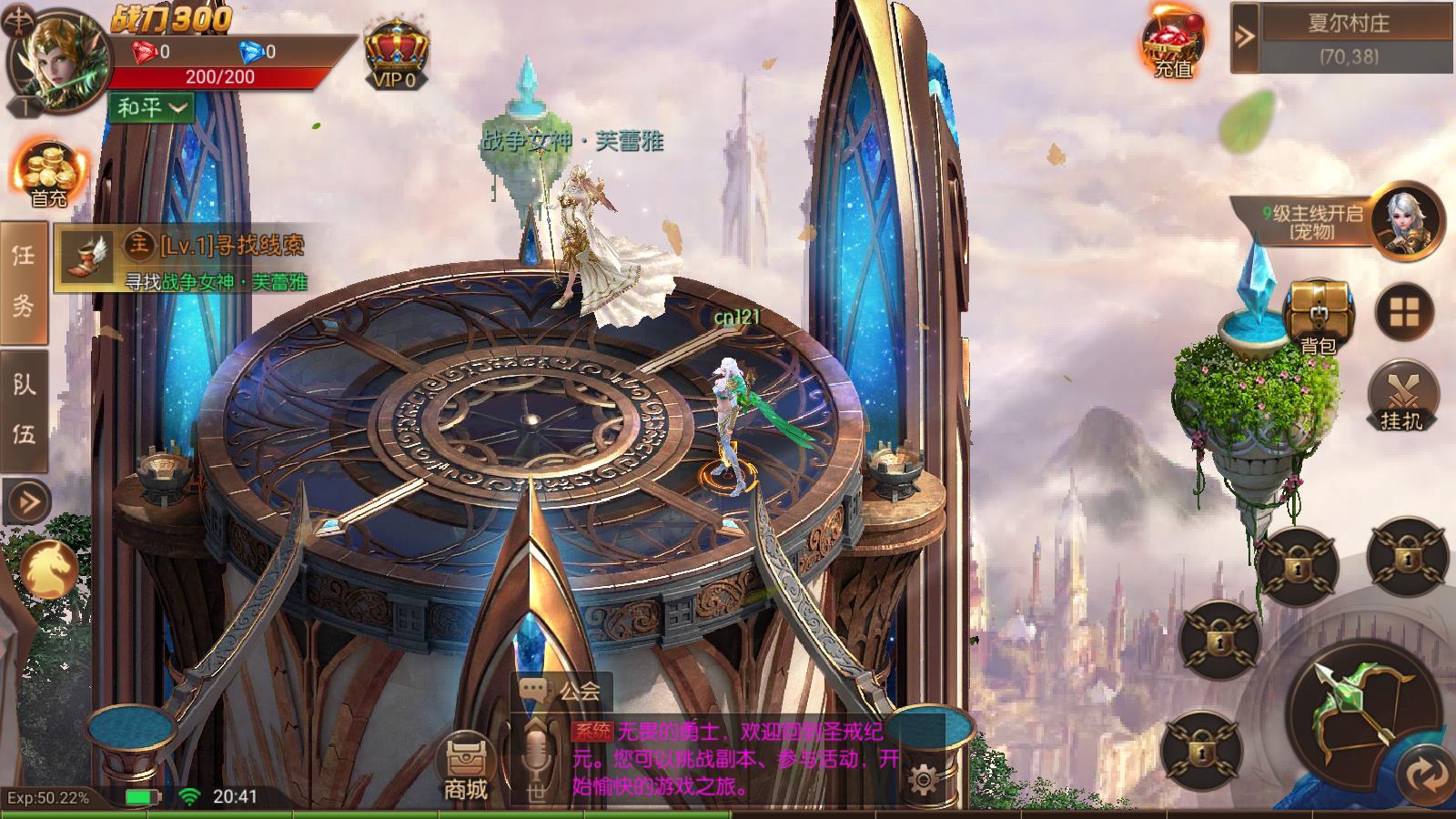Claim the 首充 first recharge bonus
This screenshot has width=1456, height=819.
click(48, 173)
